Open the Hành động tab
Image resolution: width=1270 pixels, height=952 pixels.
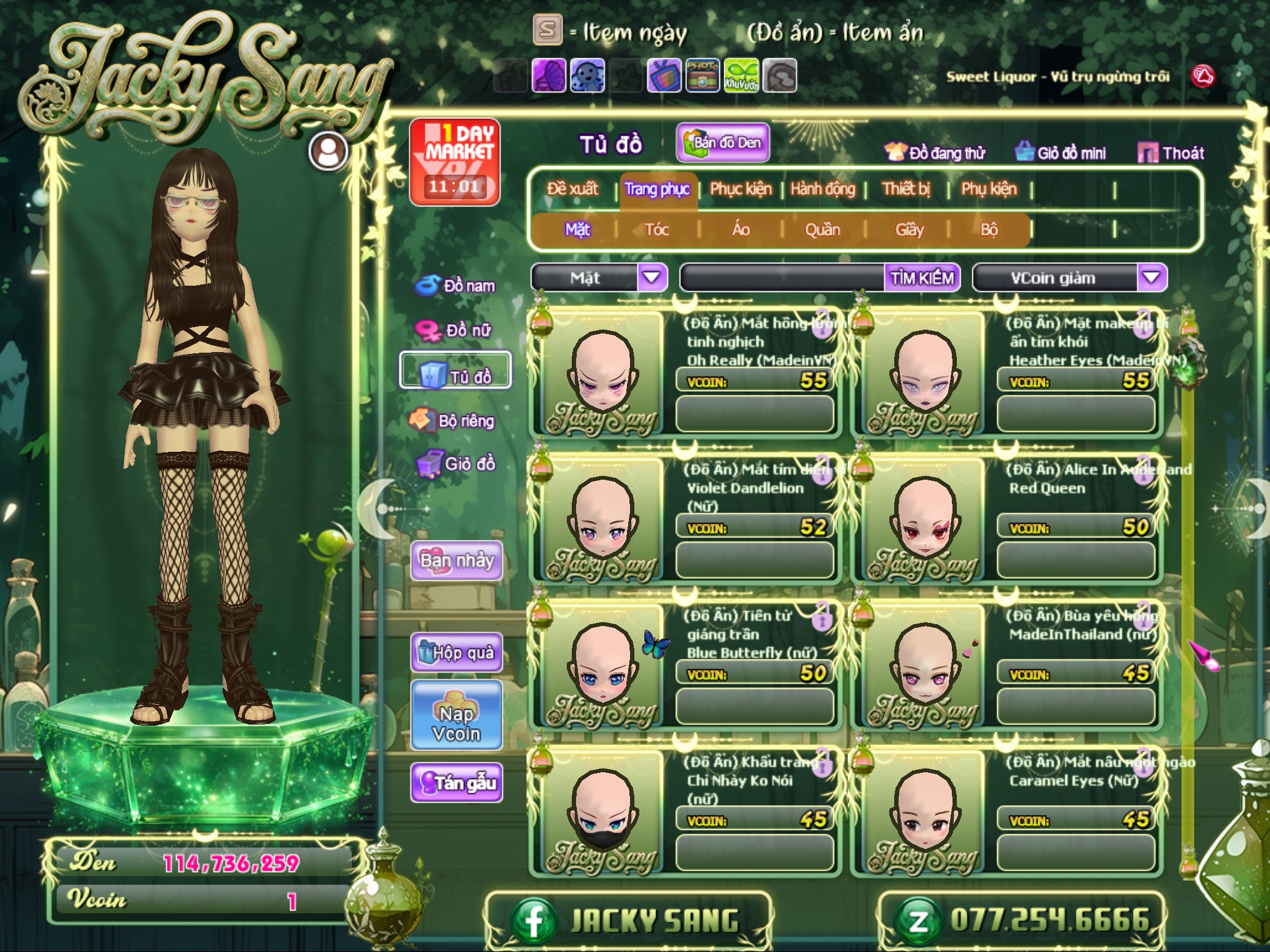[822, 188]
